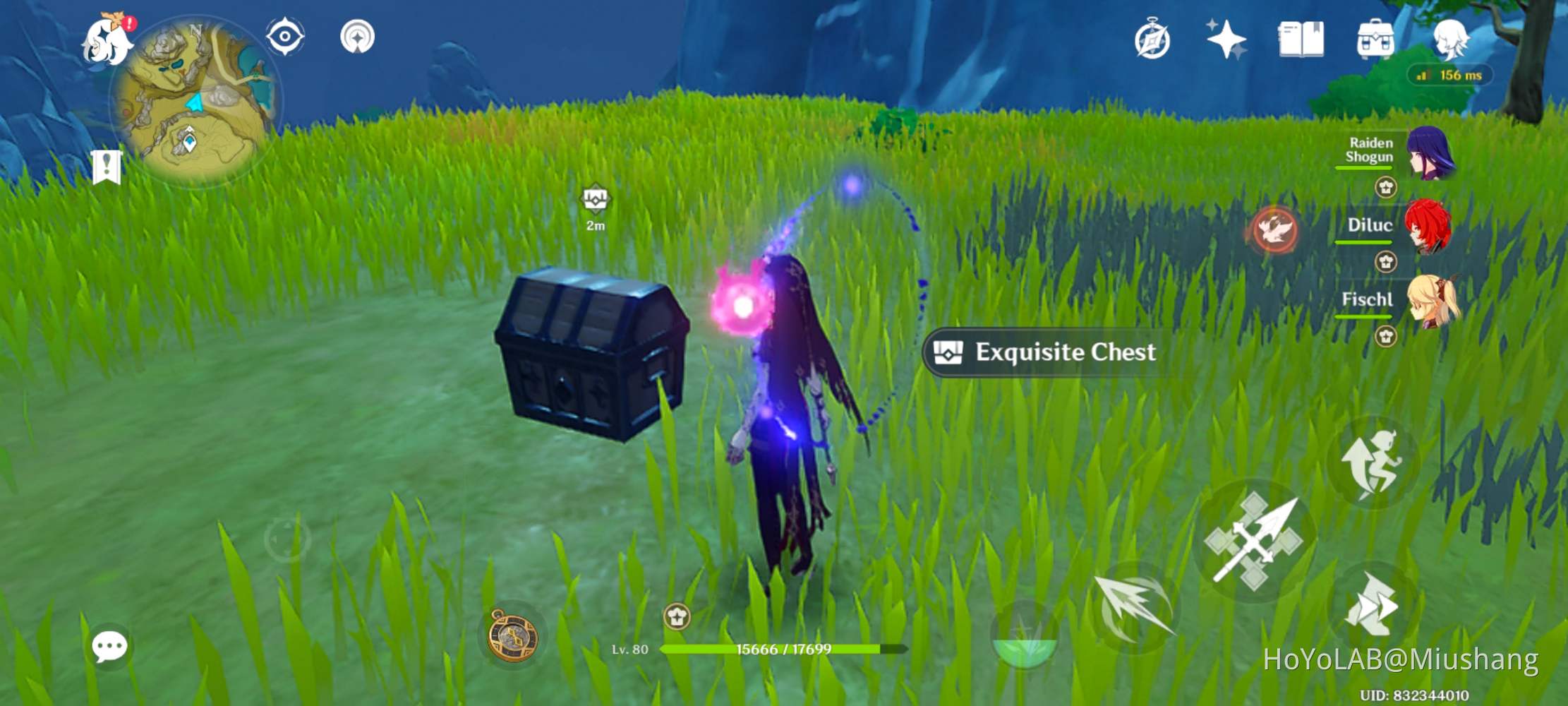The image size is (1568, 706).
Task: Tap the in-game chat bubble icon
Action: (x=109, y=645)
